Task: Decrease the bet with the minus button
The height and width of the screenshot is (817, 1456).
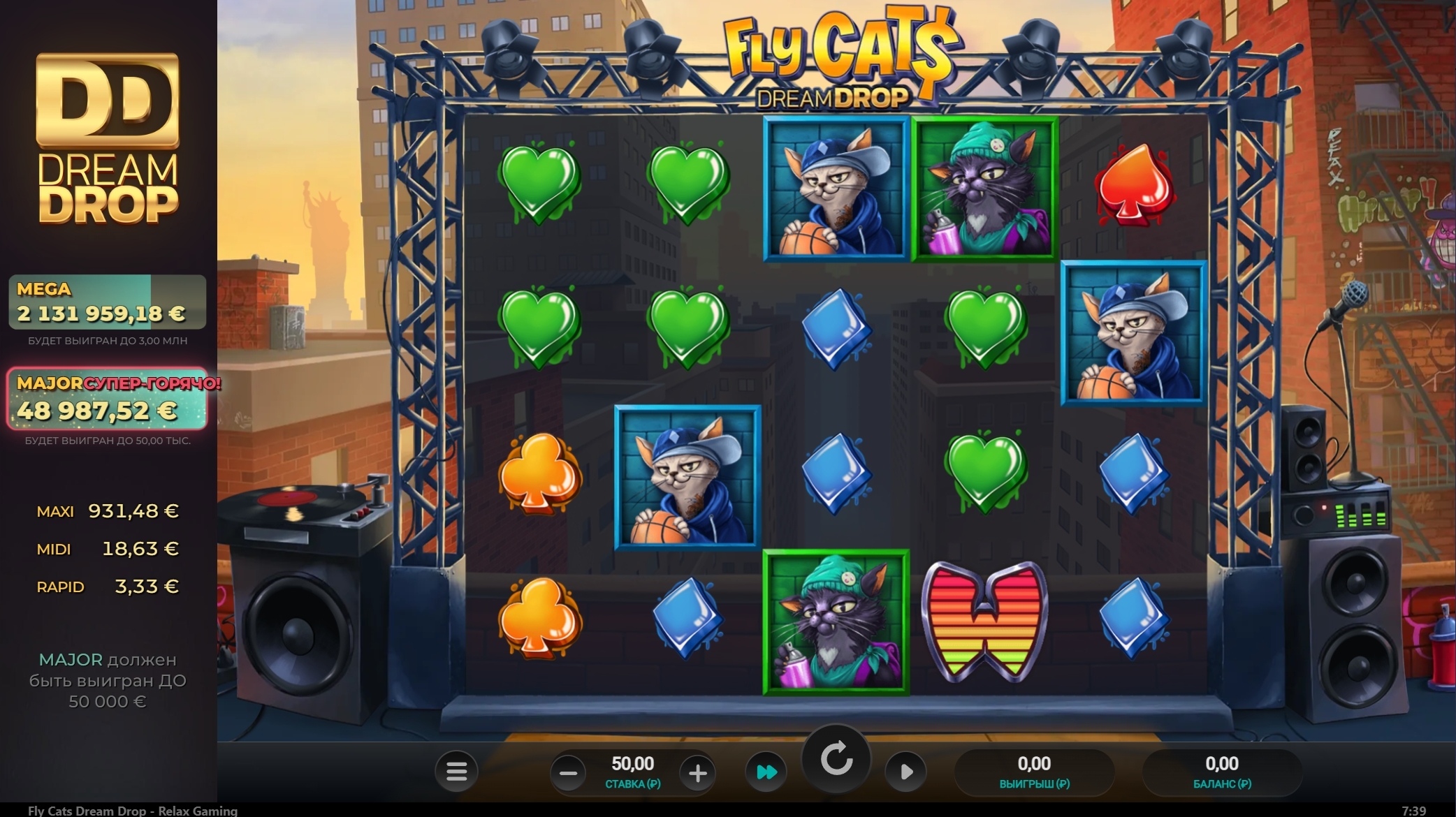Action: point(569,773)
